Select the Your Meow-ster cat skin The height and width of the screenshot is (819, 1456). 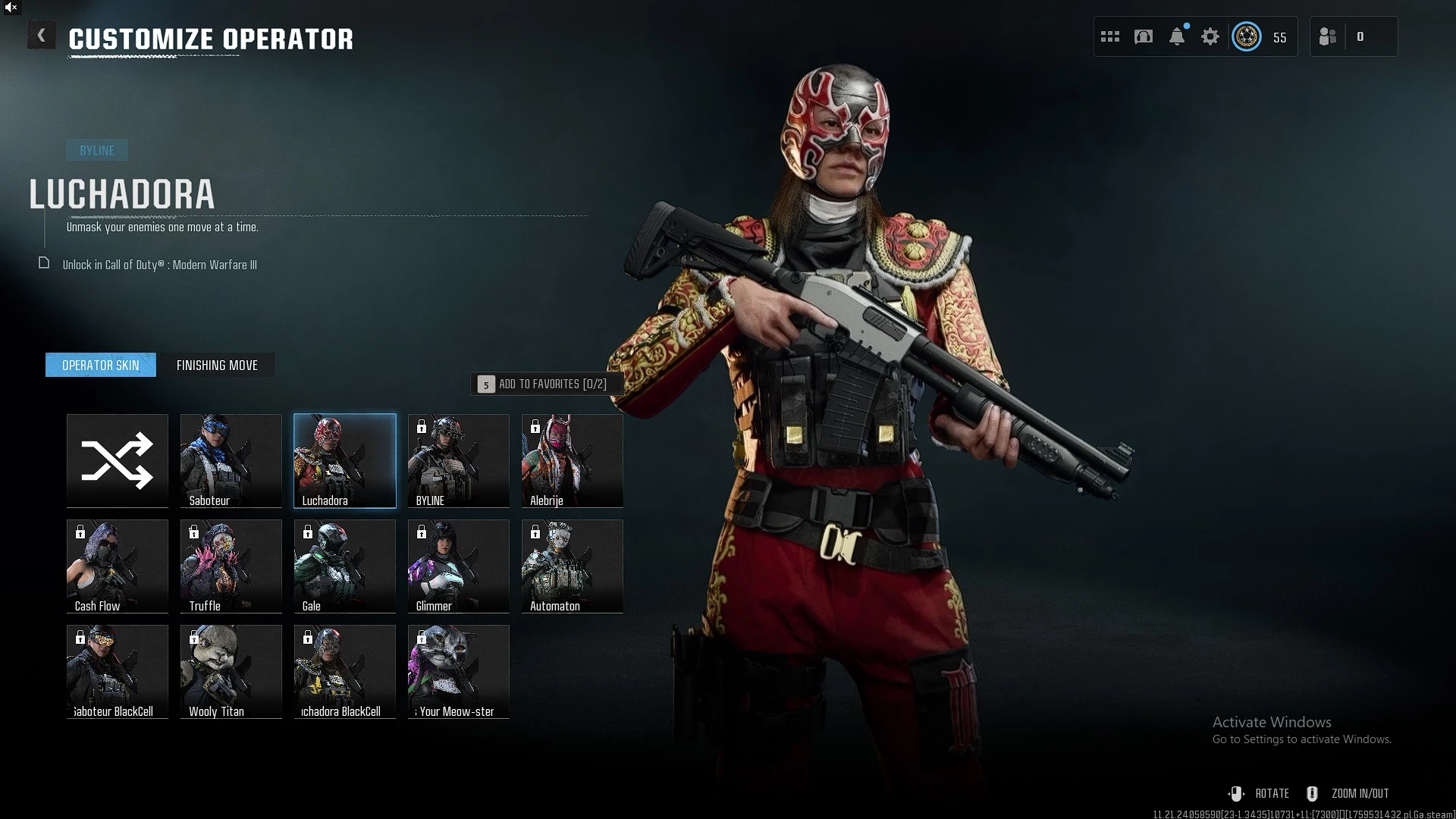pyautogui.click(x=459, y=671)
